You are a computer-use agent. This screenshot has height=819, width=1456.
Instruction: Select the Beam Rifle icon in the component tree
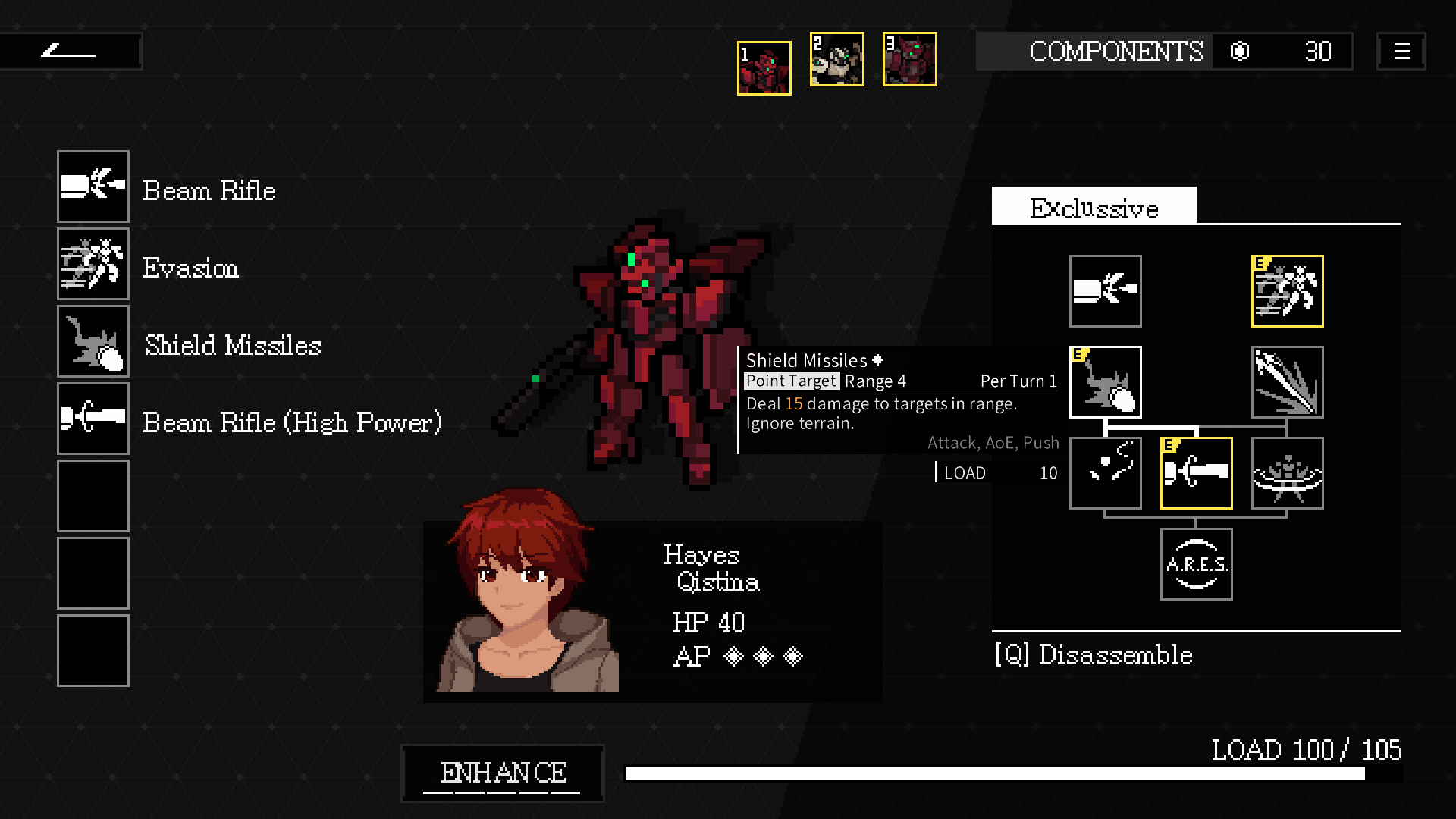click(1105, 291)
